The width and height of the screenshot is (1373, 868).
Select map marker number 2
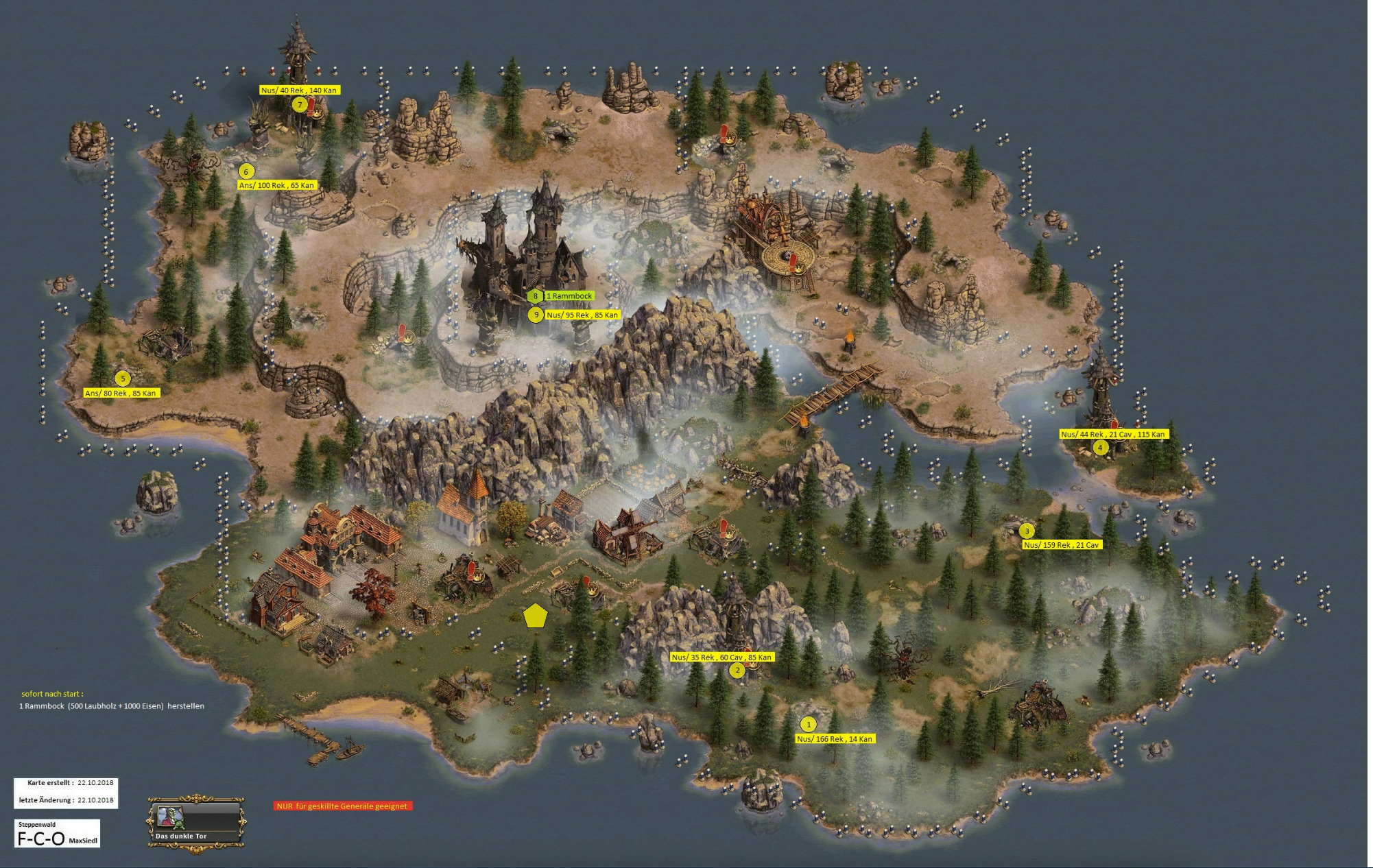tap(737, 670)
